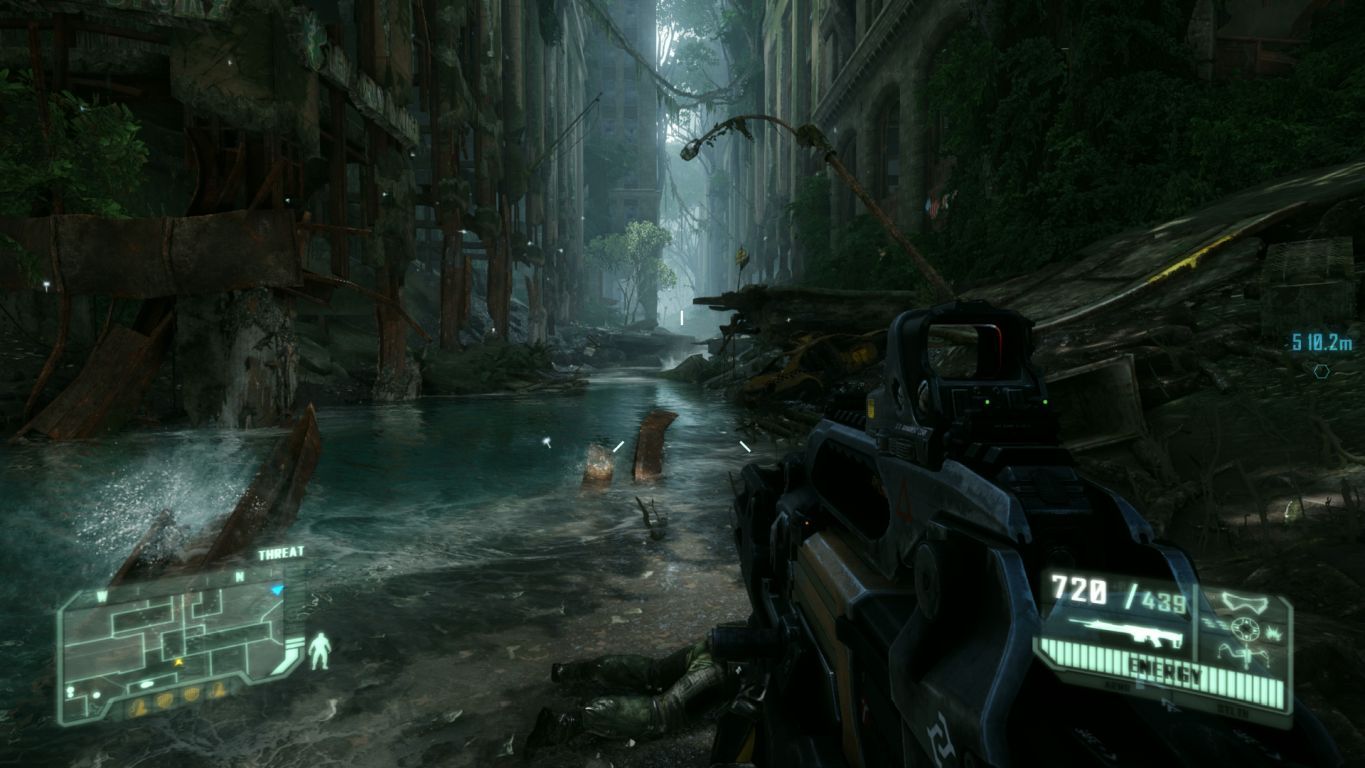
Task: Toggle the THREAT indicator above the minimap
Action: (281, 553)
